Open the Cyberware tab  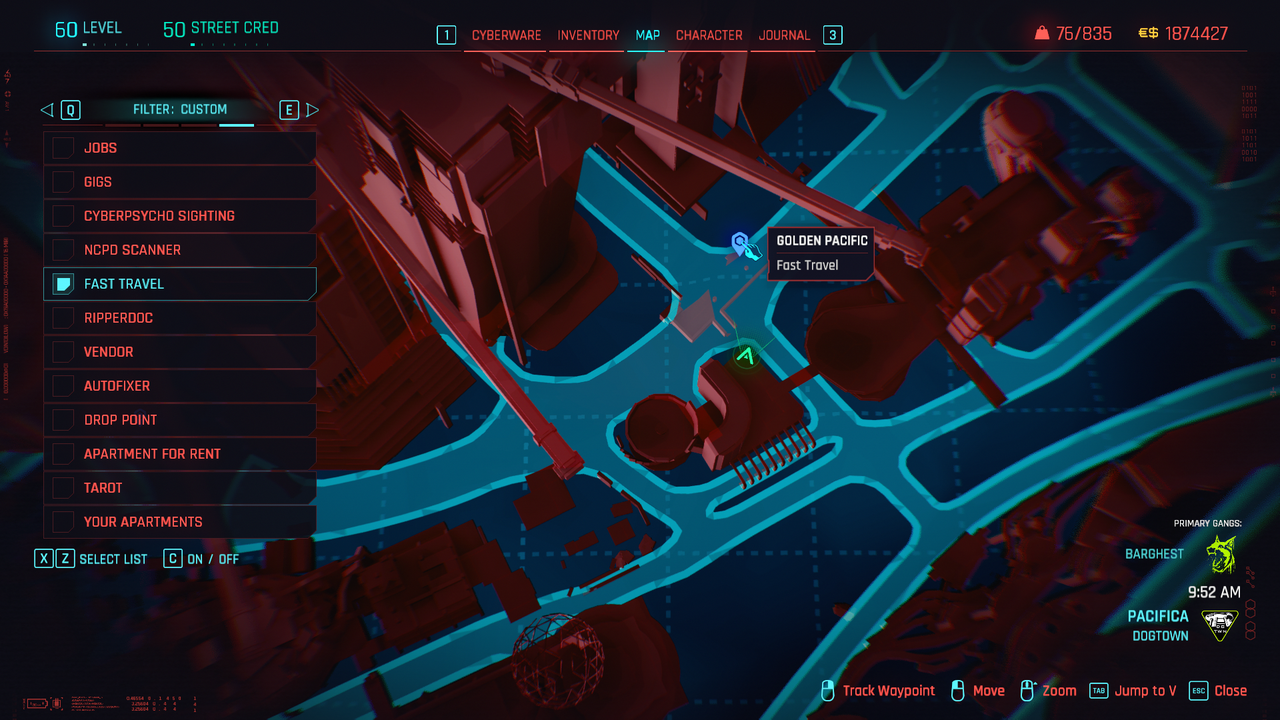click(506, 35)
